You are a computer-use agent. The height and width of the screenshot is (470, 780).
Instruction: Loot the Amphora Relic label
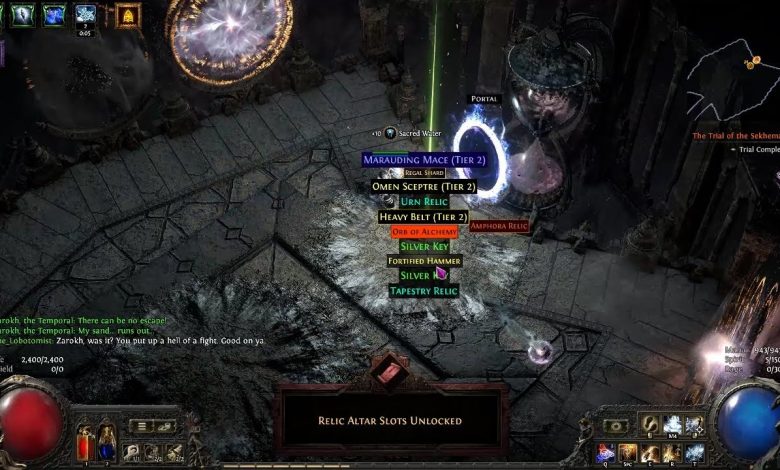pyautogui.click(x=499, y=226)
